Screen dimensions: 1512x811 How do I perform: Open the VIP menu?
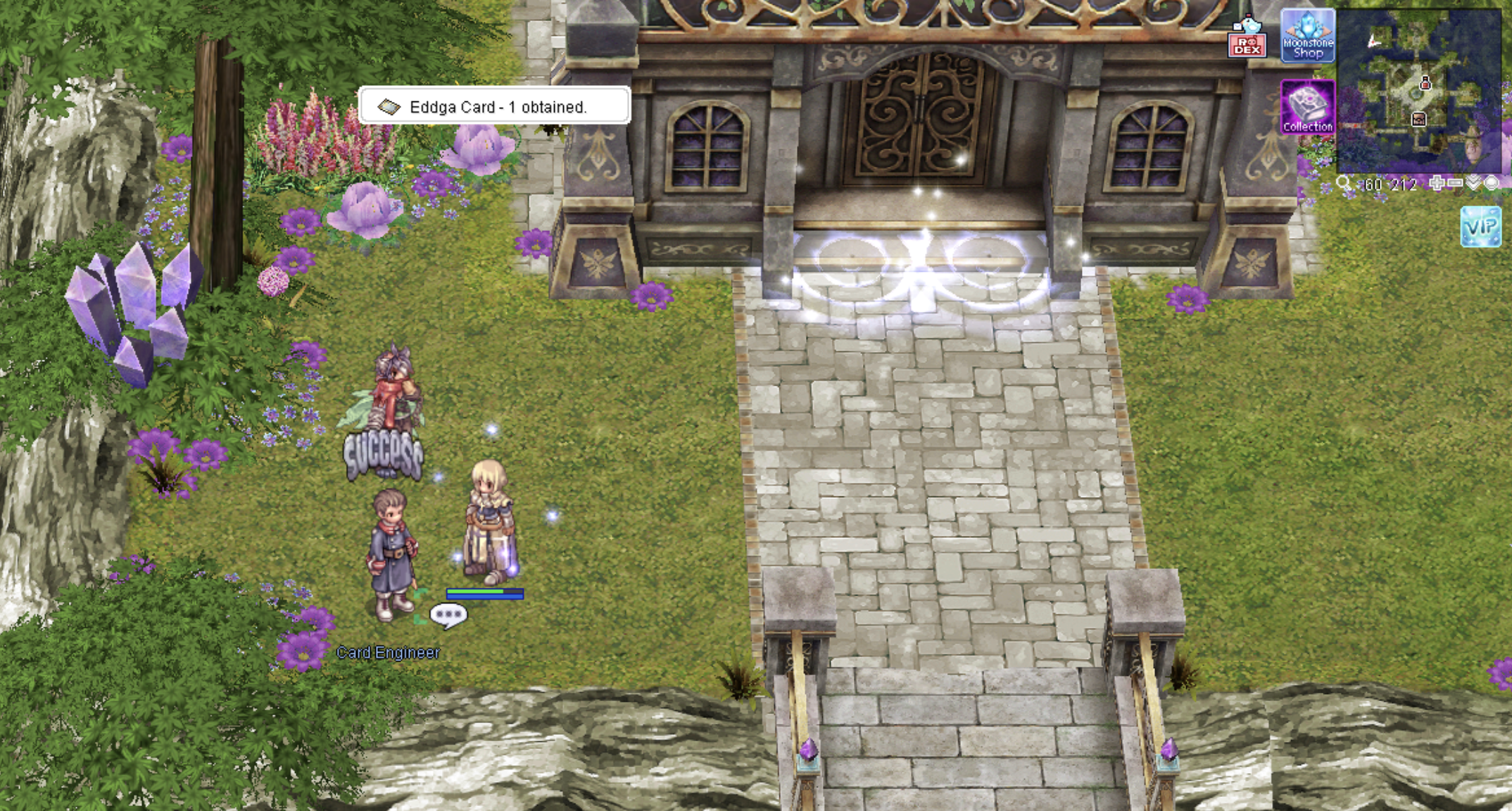pos(1481,227)
